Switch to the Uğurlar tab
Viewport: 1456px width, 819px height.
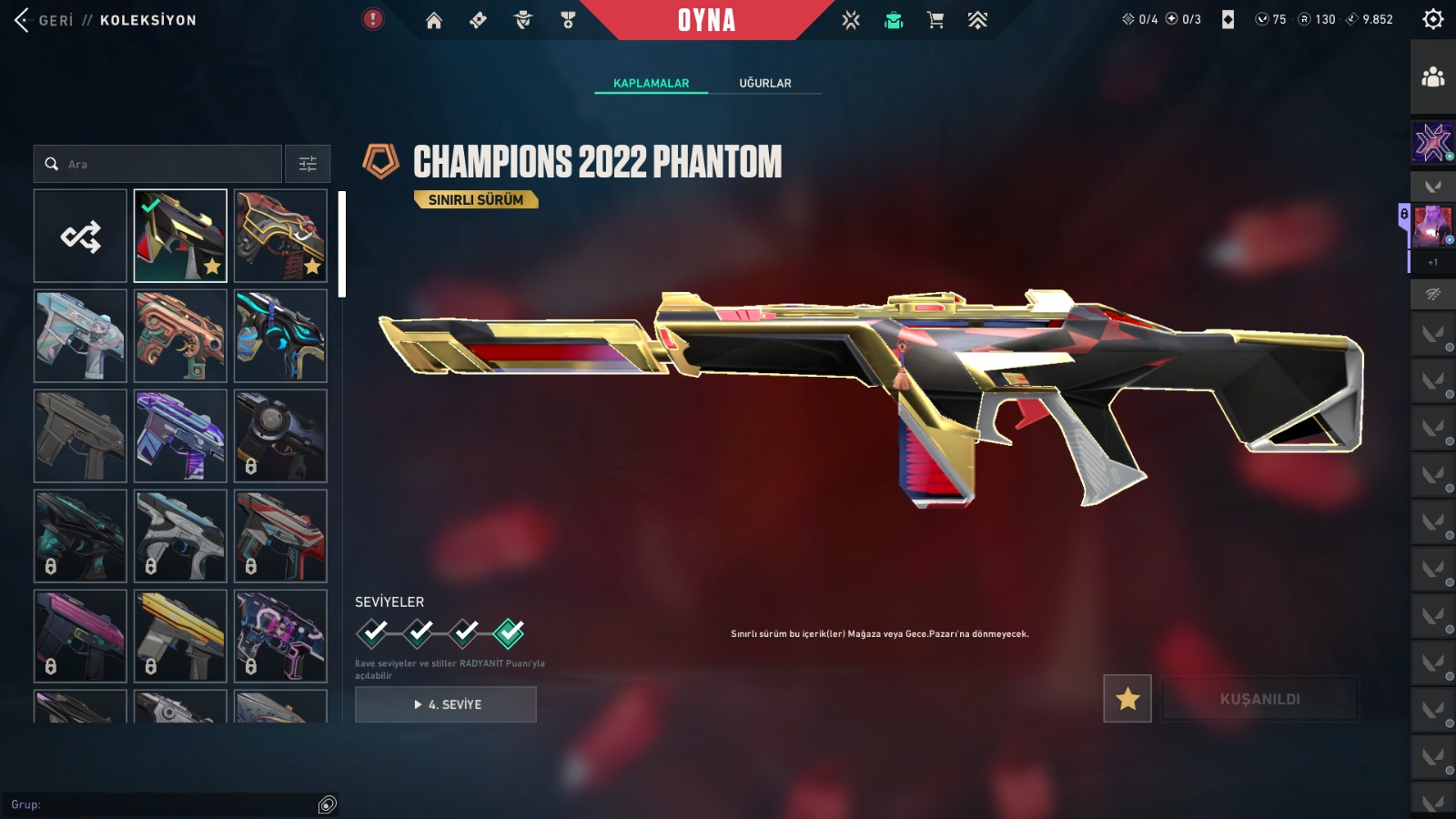764,83
